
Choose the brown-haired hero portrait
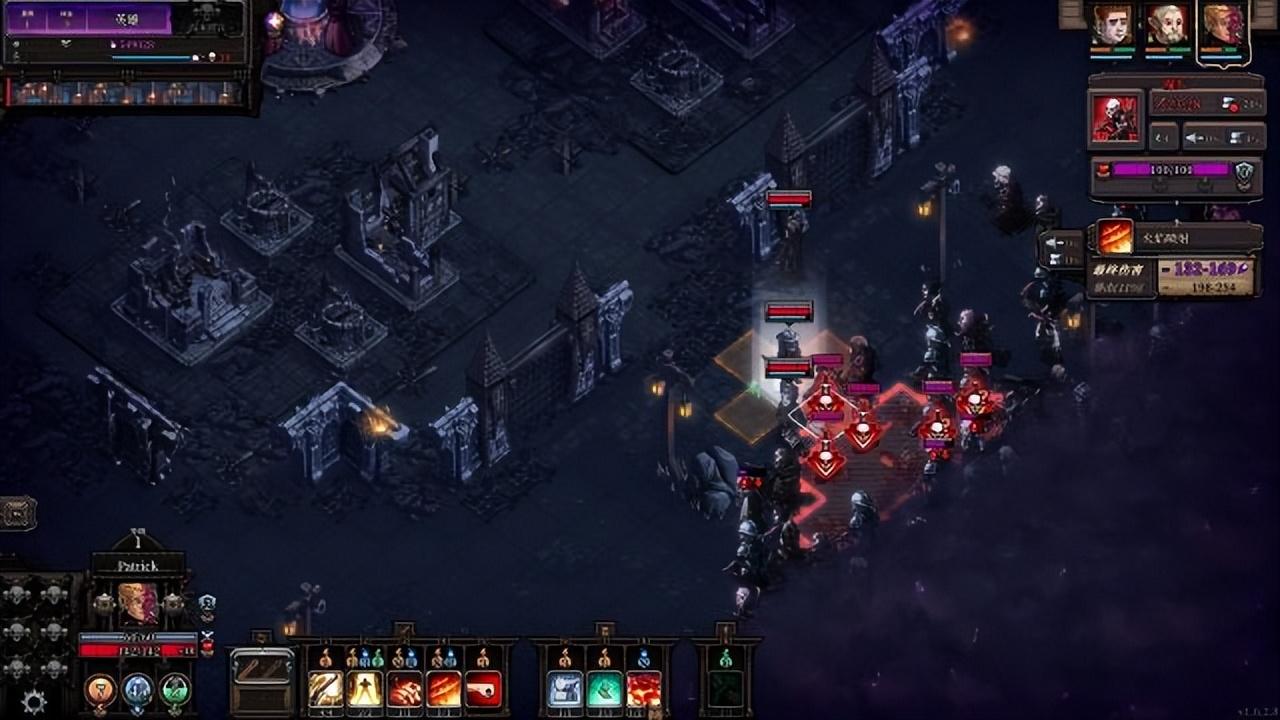[x=1111, y=25]
